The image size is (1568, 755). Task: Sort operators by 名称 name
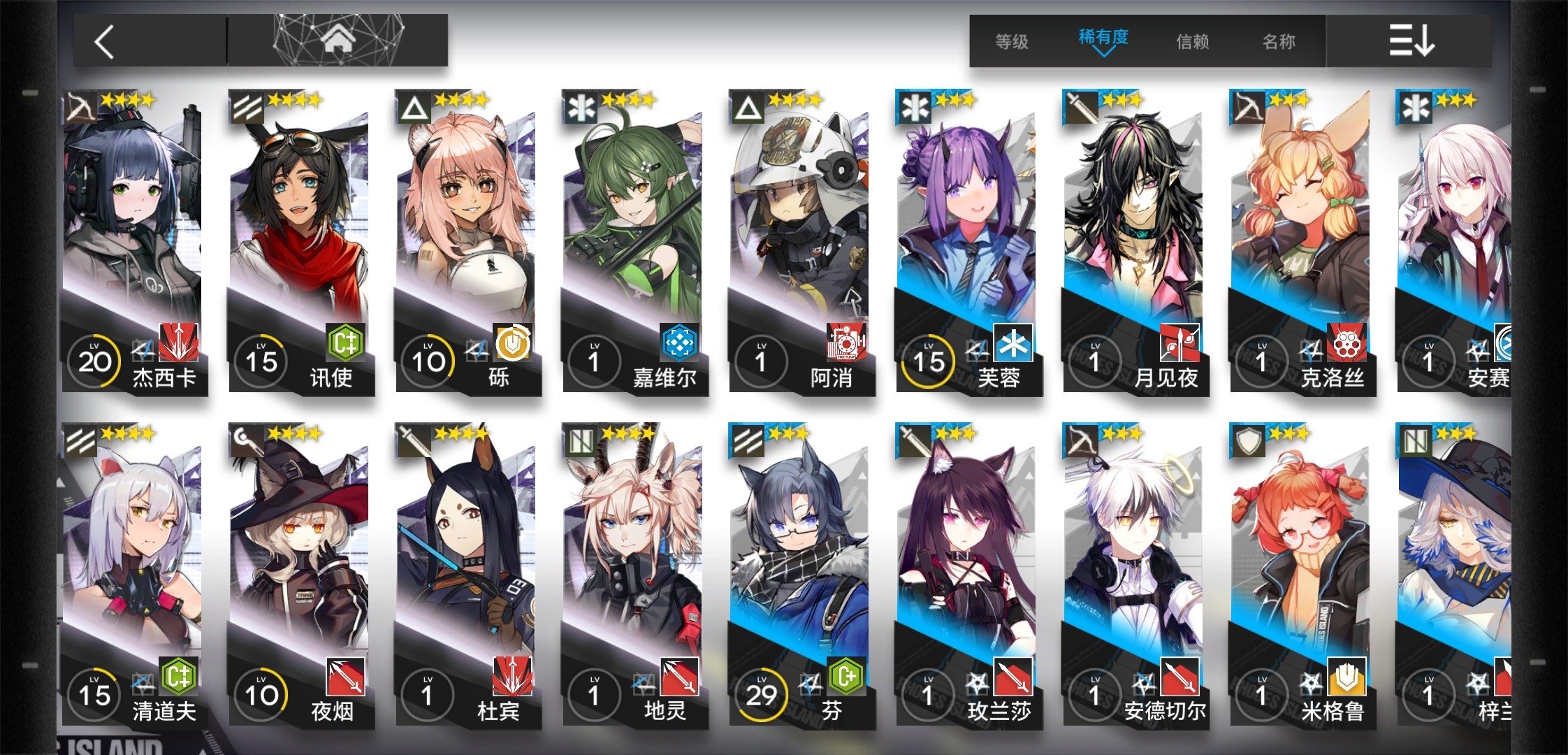point(1279,42)
